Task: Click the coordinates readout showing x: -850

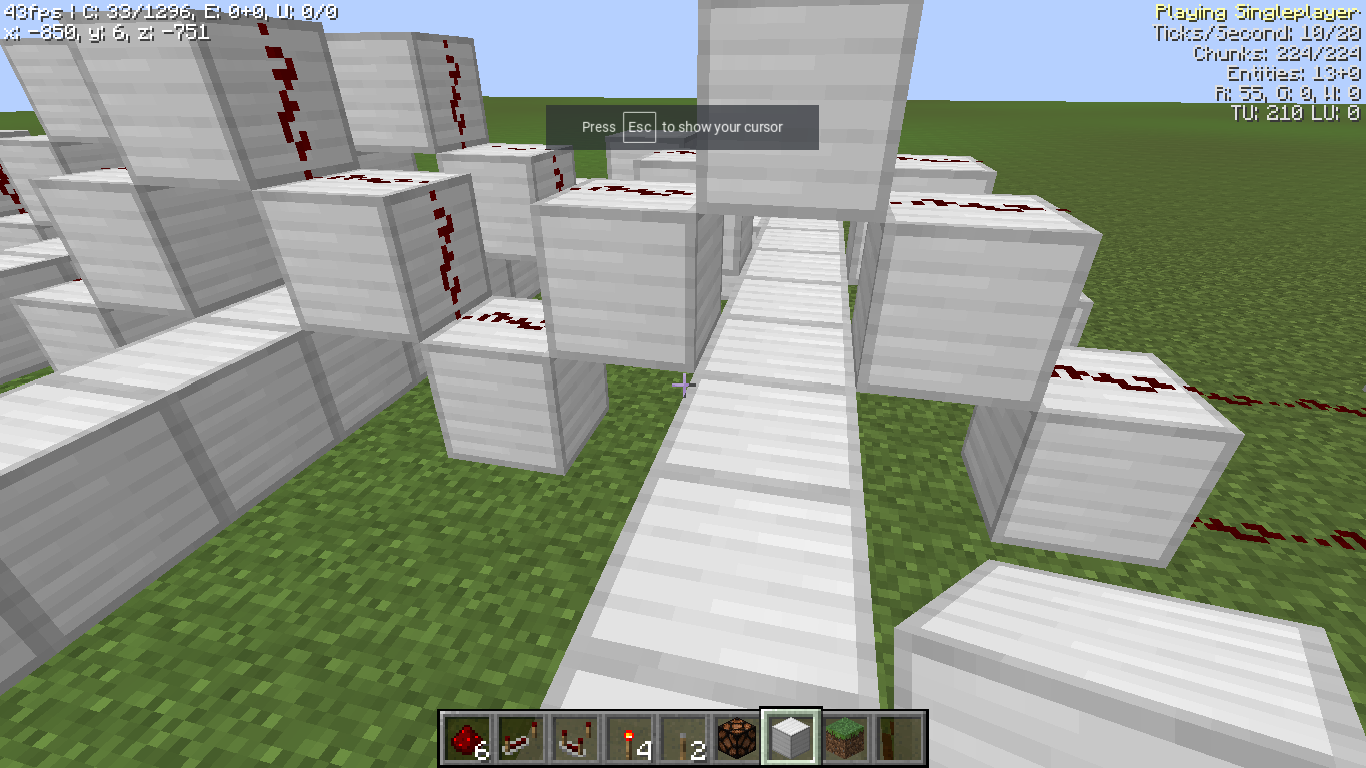Action: (105, 33)
